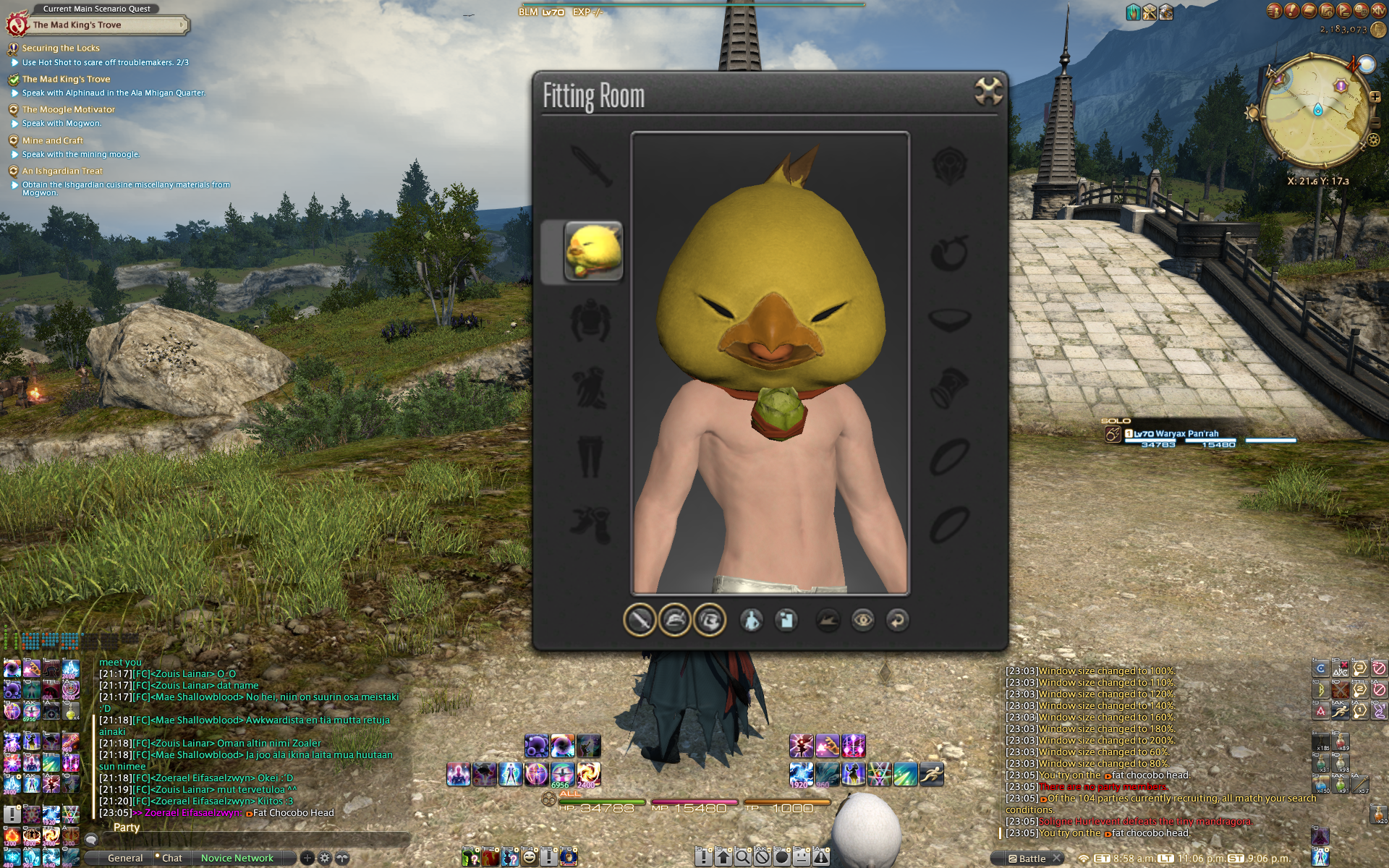
Task: Open the XIV system menu icon
Action: coord(1378,11)
